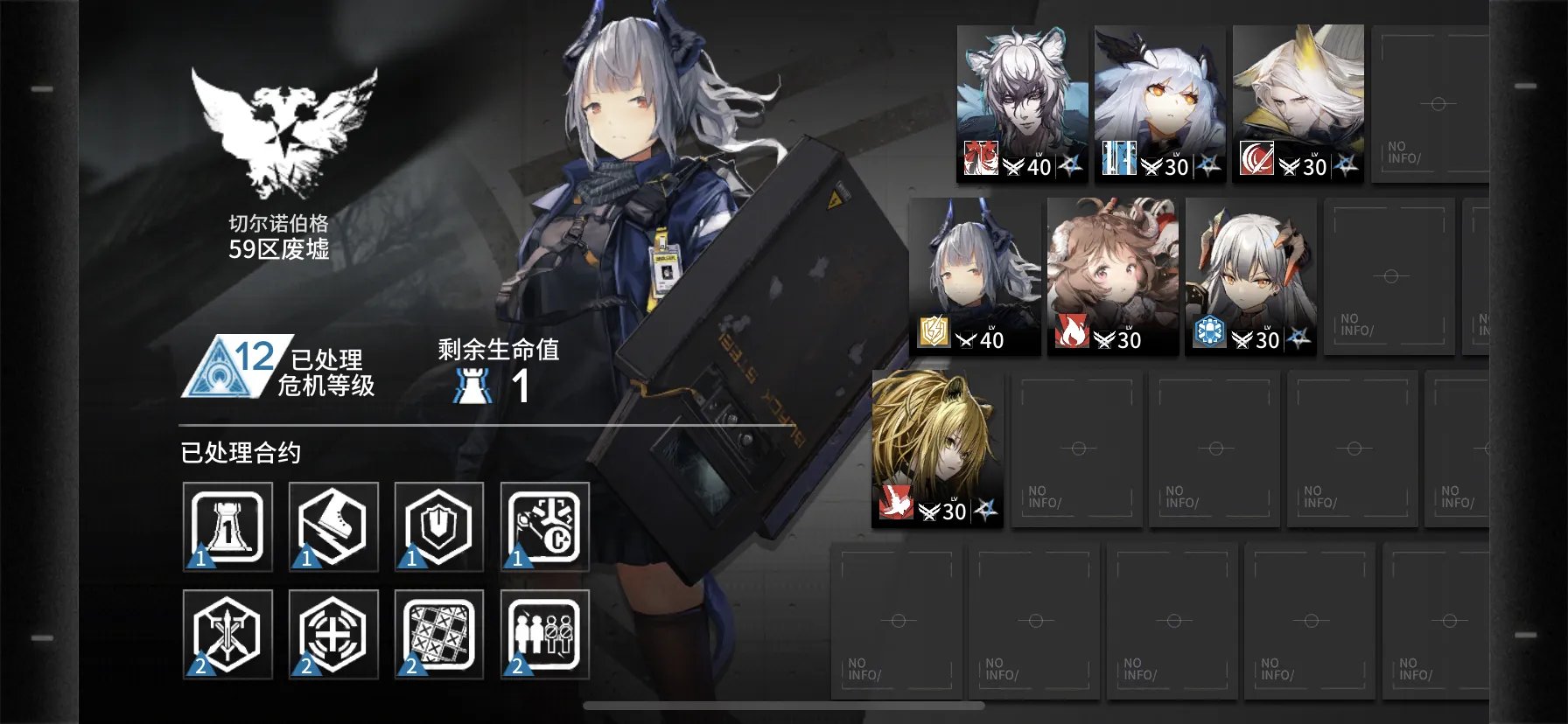Select the shield enemy-defense contract icon

click(x=437, y=527)
